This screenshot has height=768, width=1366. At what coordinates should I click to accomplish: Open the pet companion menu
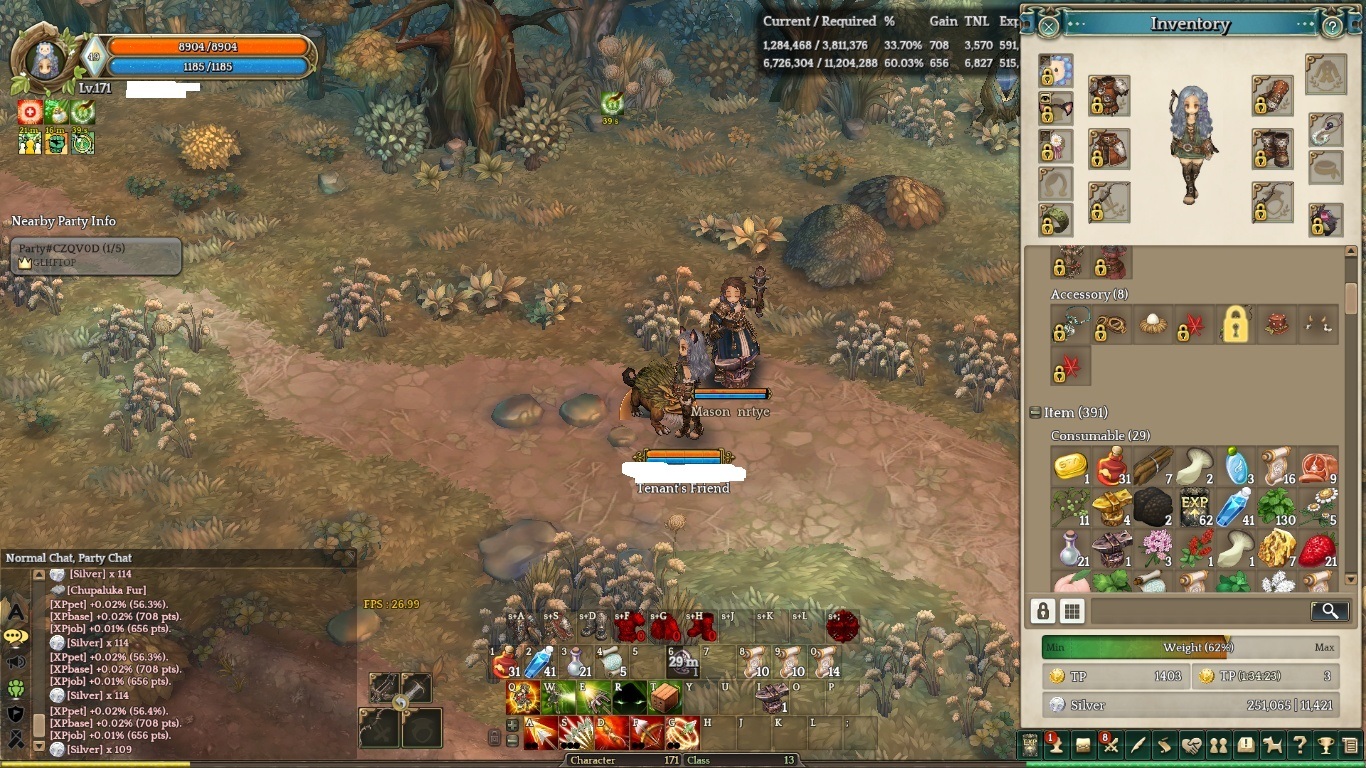(x=1272, y=745)
